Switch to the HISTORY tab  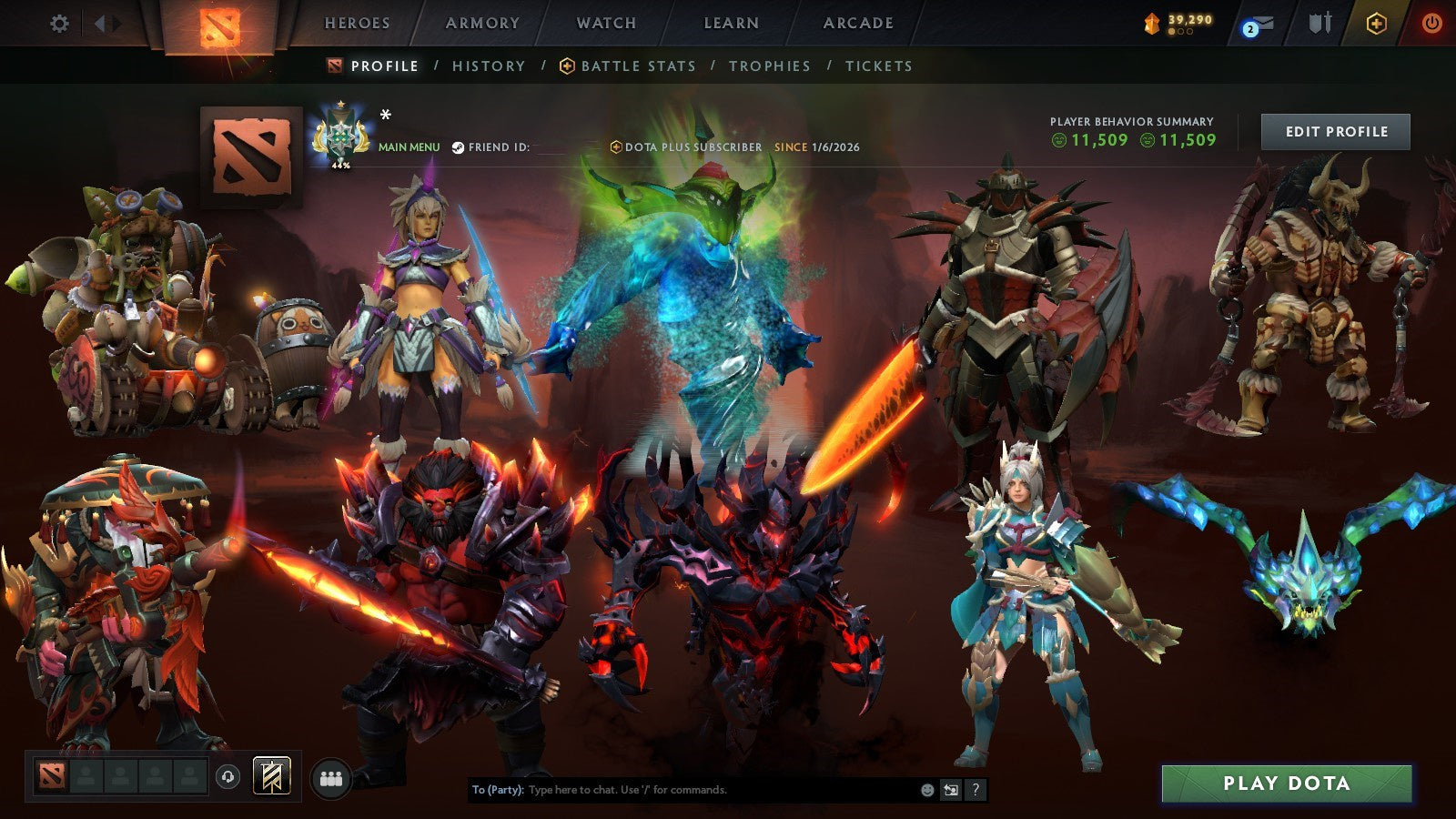coord(489,66)
